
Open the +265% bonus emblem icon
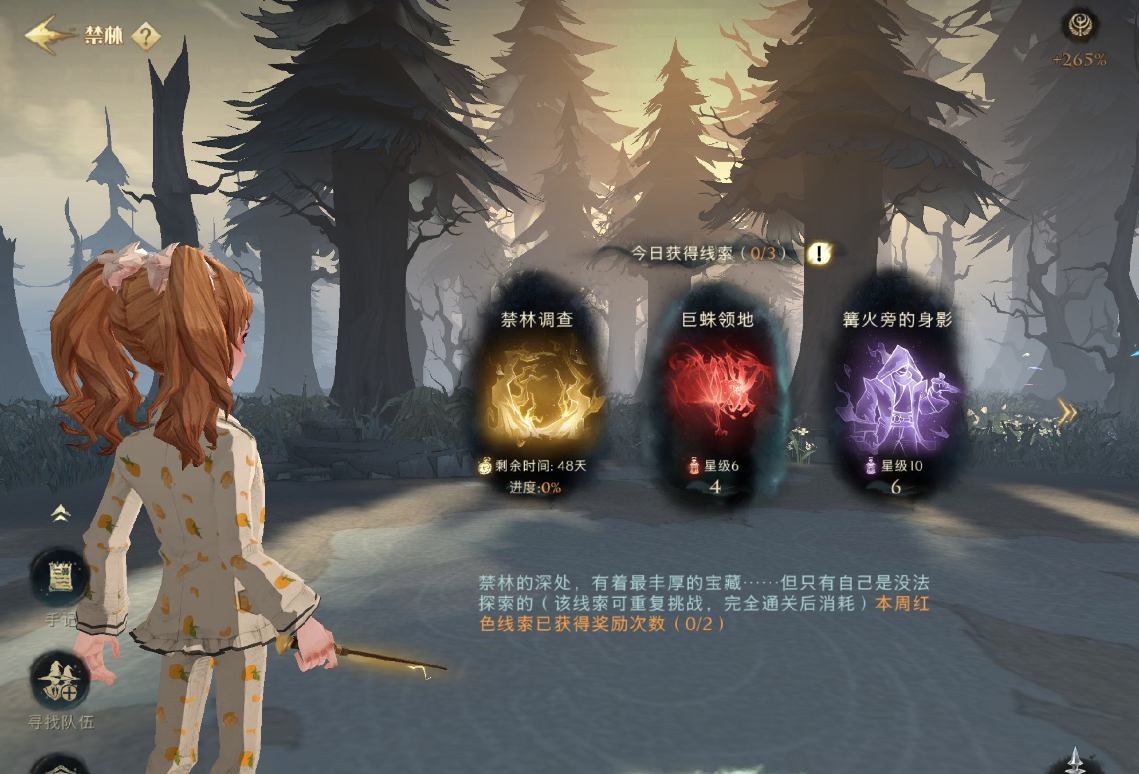pyautogui.click(x=1079, y=26)
